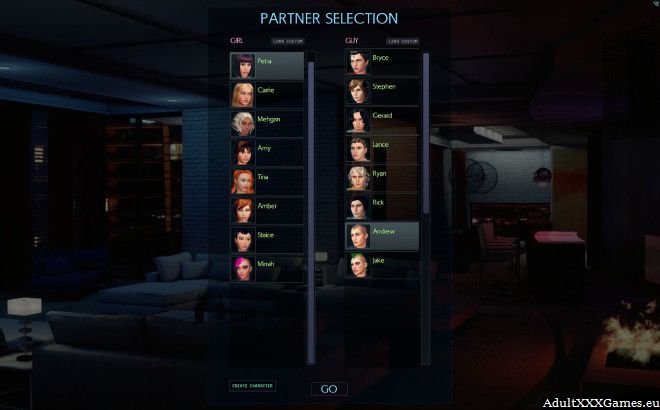Screen dimensions: 660x410
Task: Choose Carrie as the girl partner
Action: pos(267,94)
